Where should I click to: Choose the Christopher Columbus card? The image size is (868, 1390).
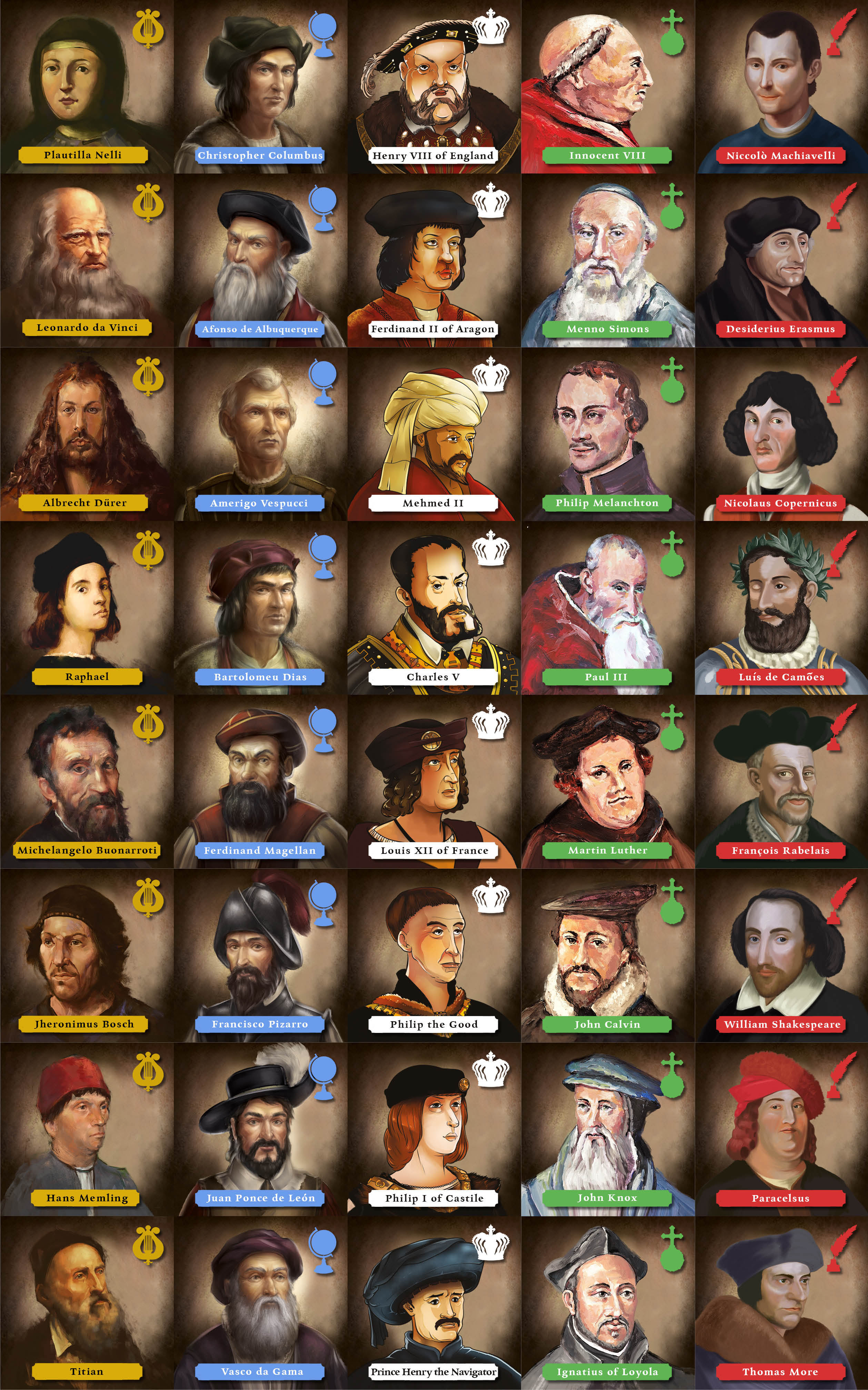tap(260, 86)
